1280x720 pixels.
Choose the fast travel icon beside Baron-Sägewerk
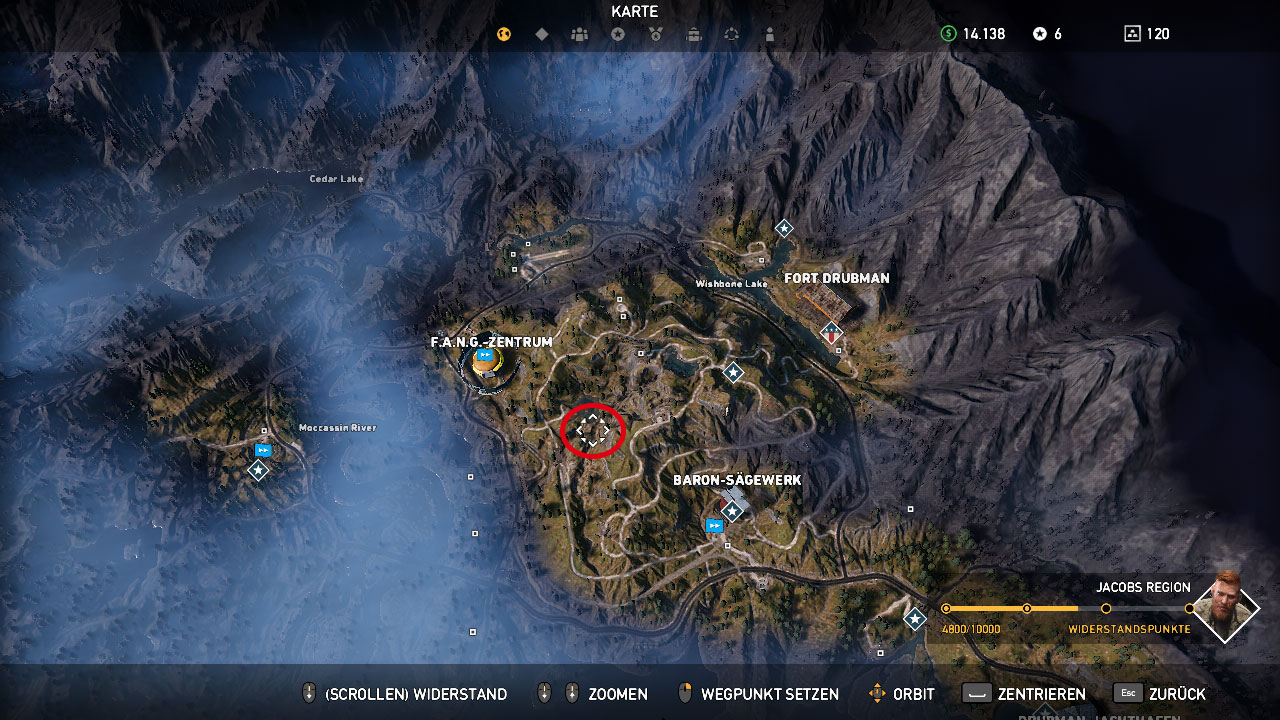click(714, 525)
